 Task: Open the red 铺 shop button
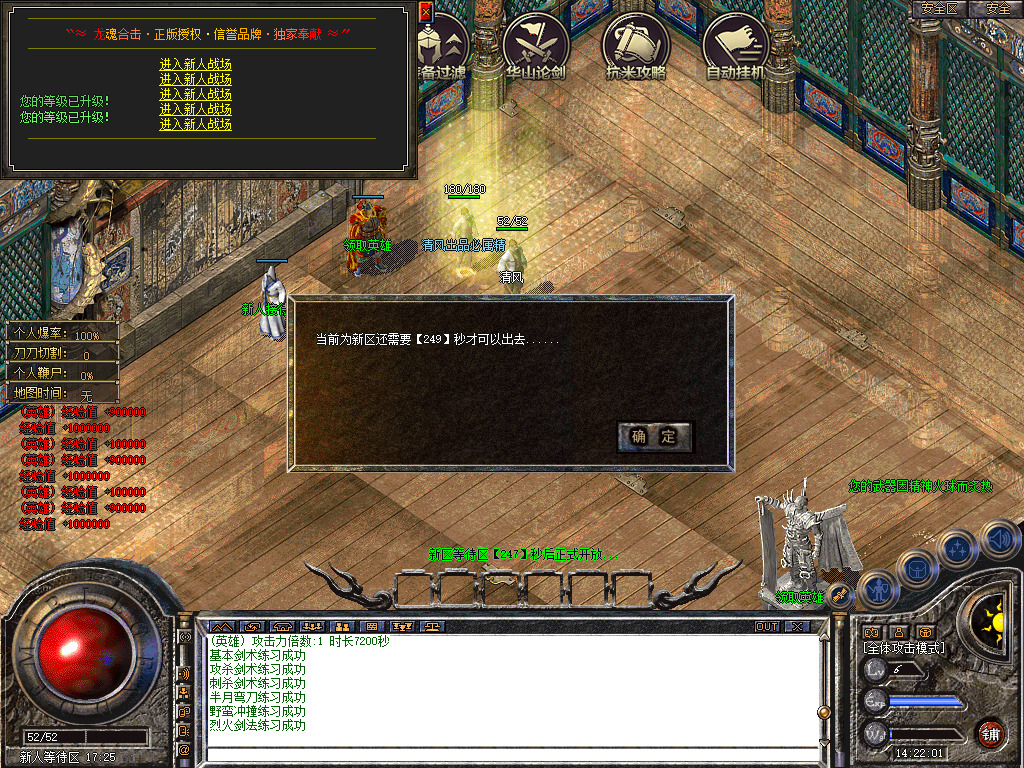click(x=990, y=733)
